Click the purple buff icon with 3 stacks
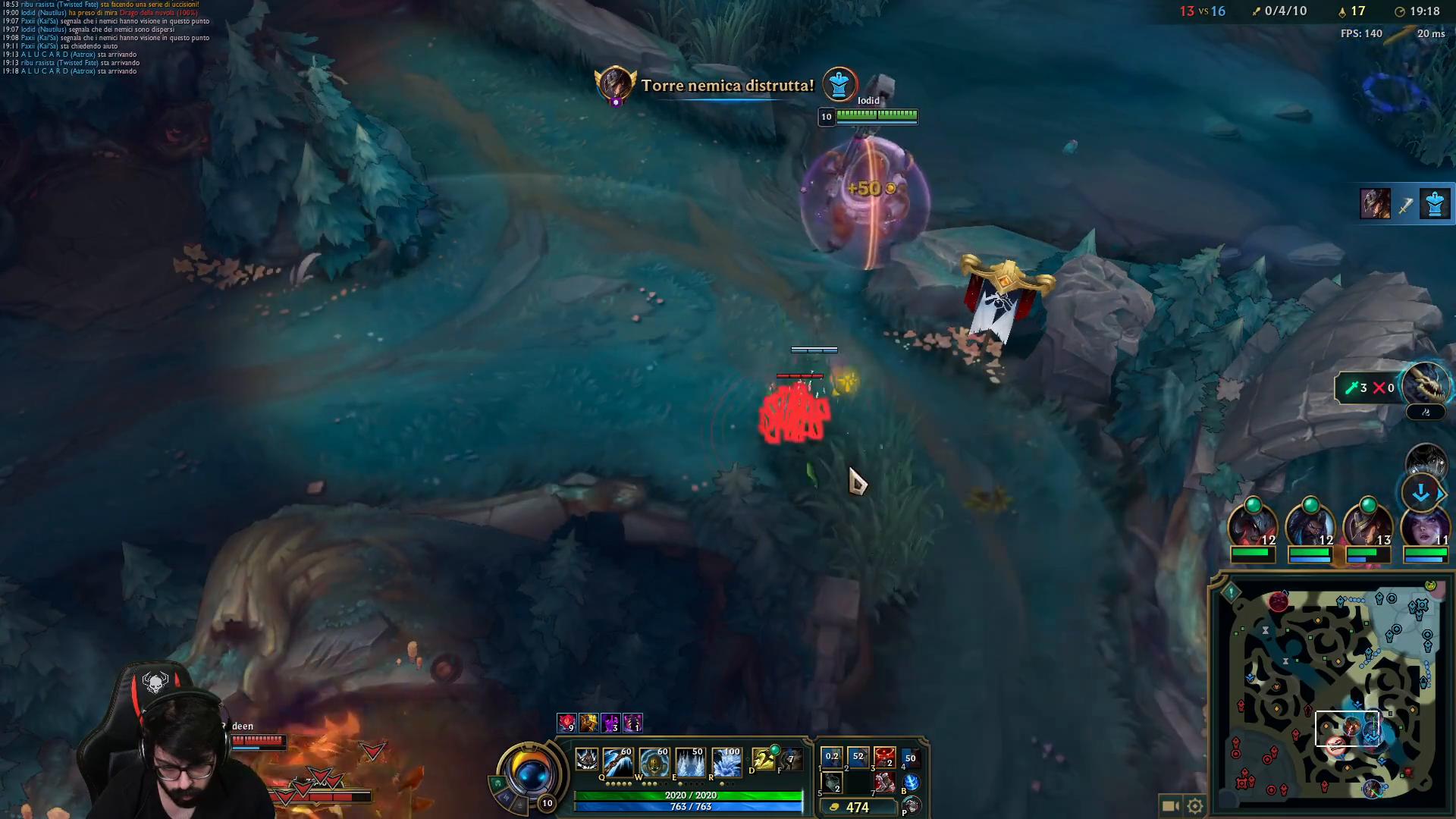Image resolution: width=1456 pixels, height=819 pixels. [x=610, y=722]
